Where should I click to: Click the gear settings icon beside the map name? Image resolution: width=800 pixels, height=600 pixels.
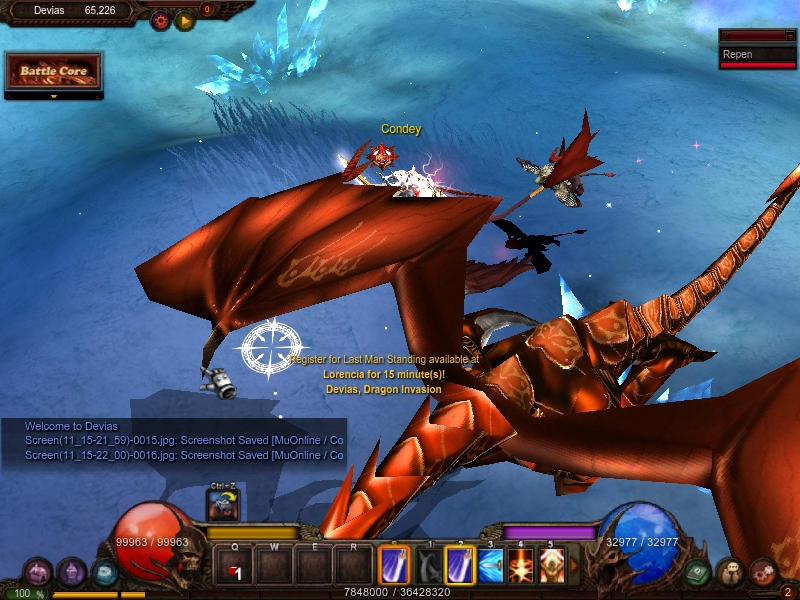click(x=160, y=20)
